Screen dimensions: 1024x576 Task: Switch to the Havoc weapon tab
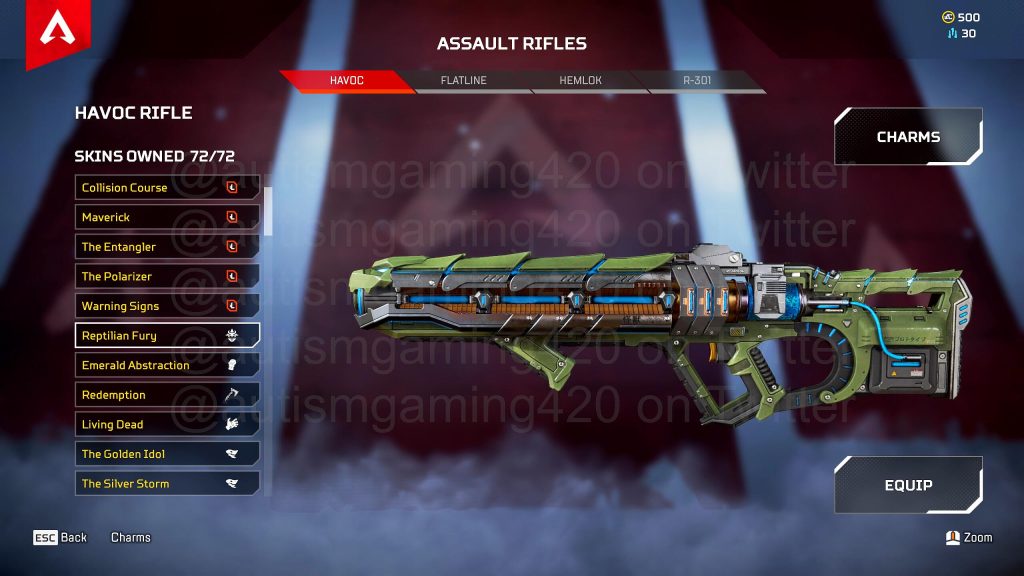tap(346, 81)
